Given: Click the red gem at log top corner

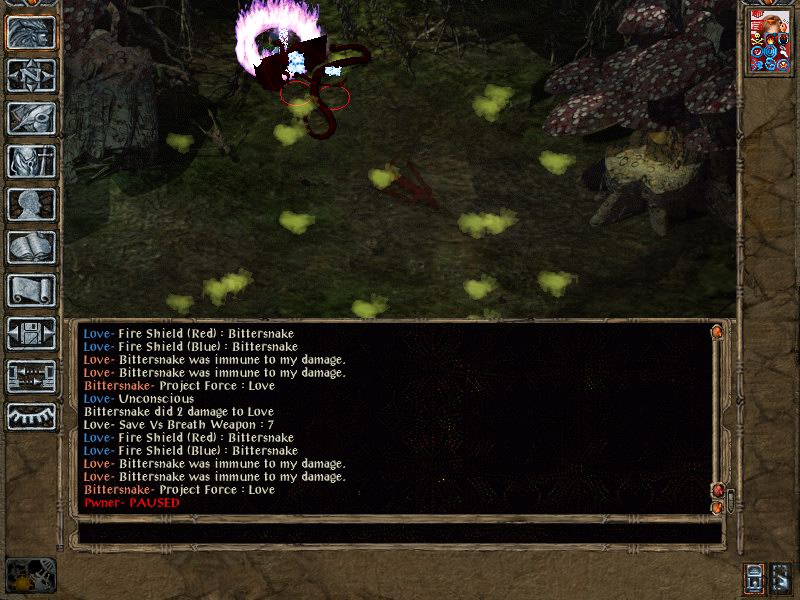Looking at the screenshot, I should 717,331.
